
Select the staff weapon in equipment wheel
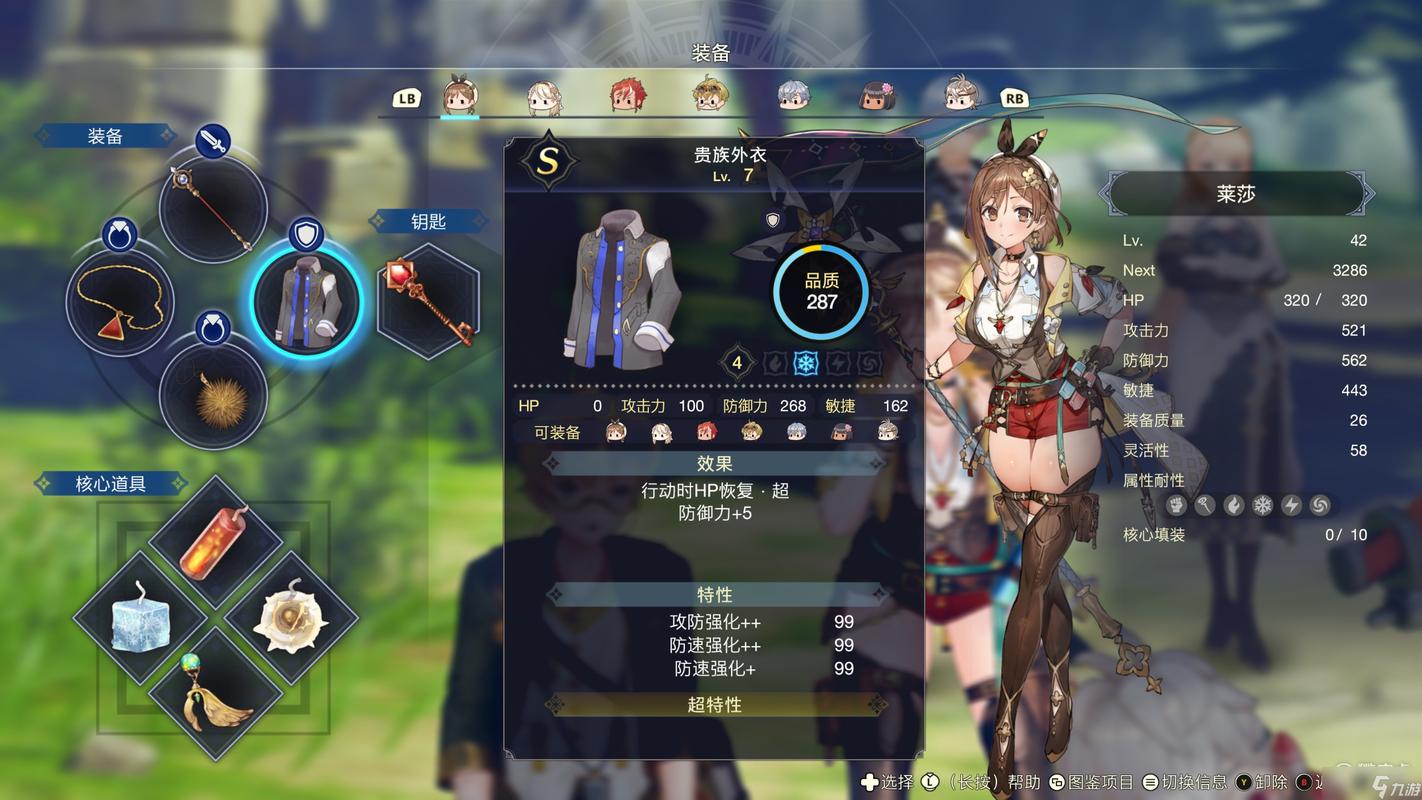pos(212,210)
